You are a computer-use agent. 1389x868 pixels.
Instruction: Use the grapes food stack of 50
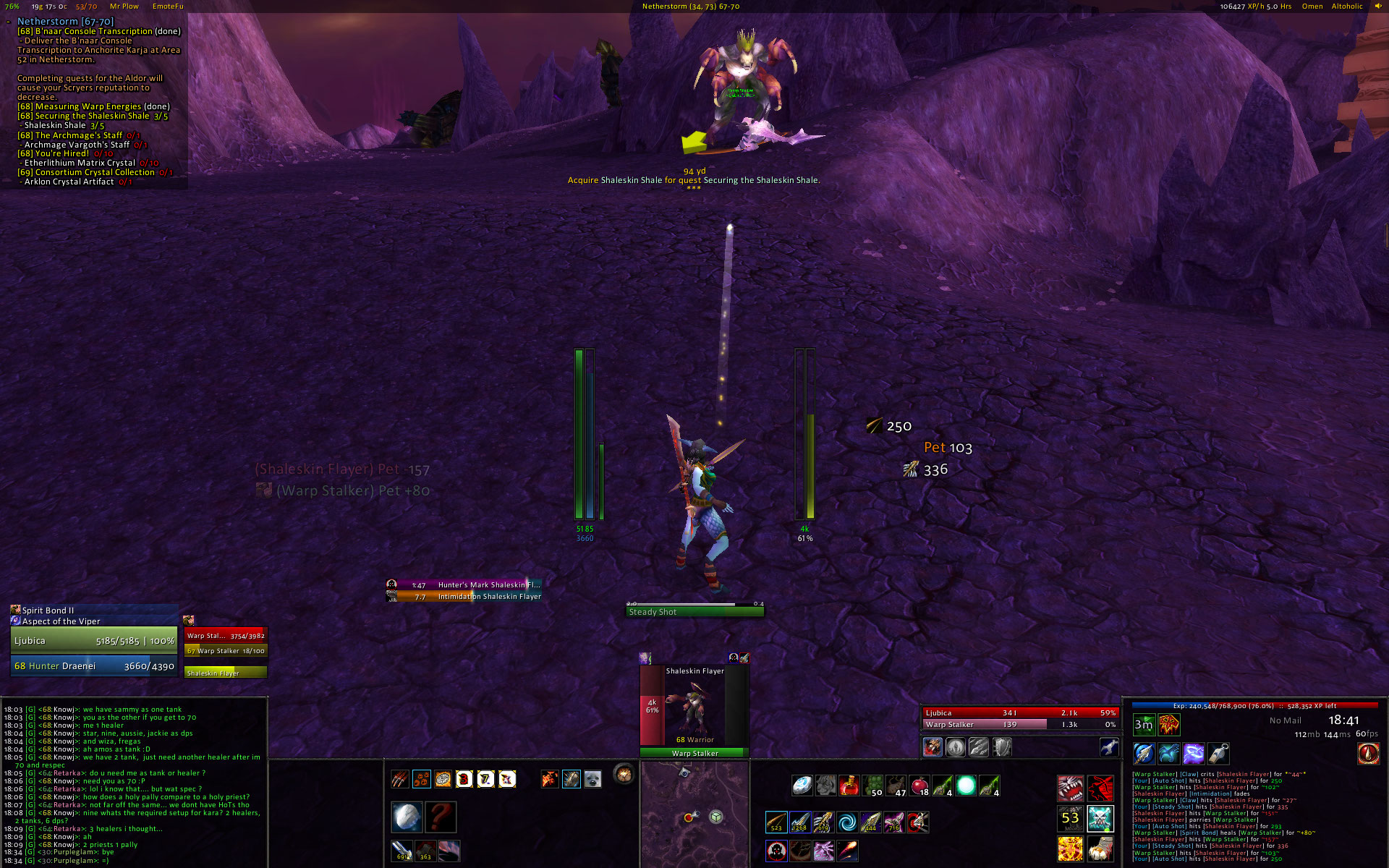[x=873, y=786]
